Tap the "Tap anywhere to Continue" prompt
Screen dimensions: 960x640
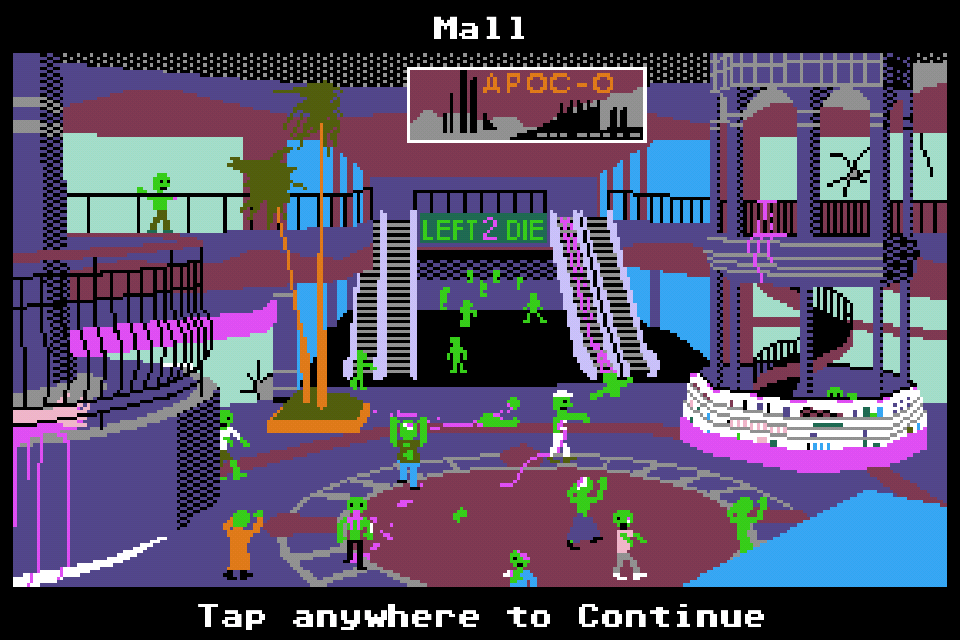(480, 615)
